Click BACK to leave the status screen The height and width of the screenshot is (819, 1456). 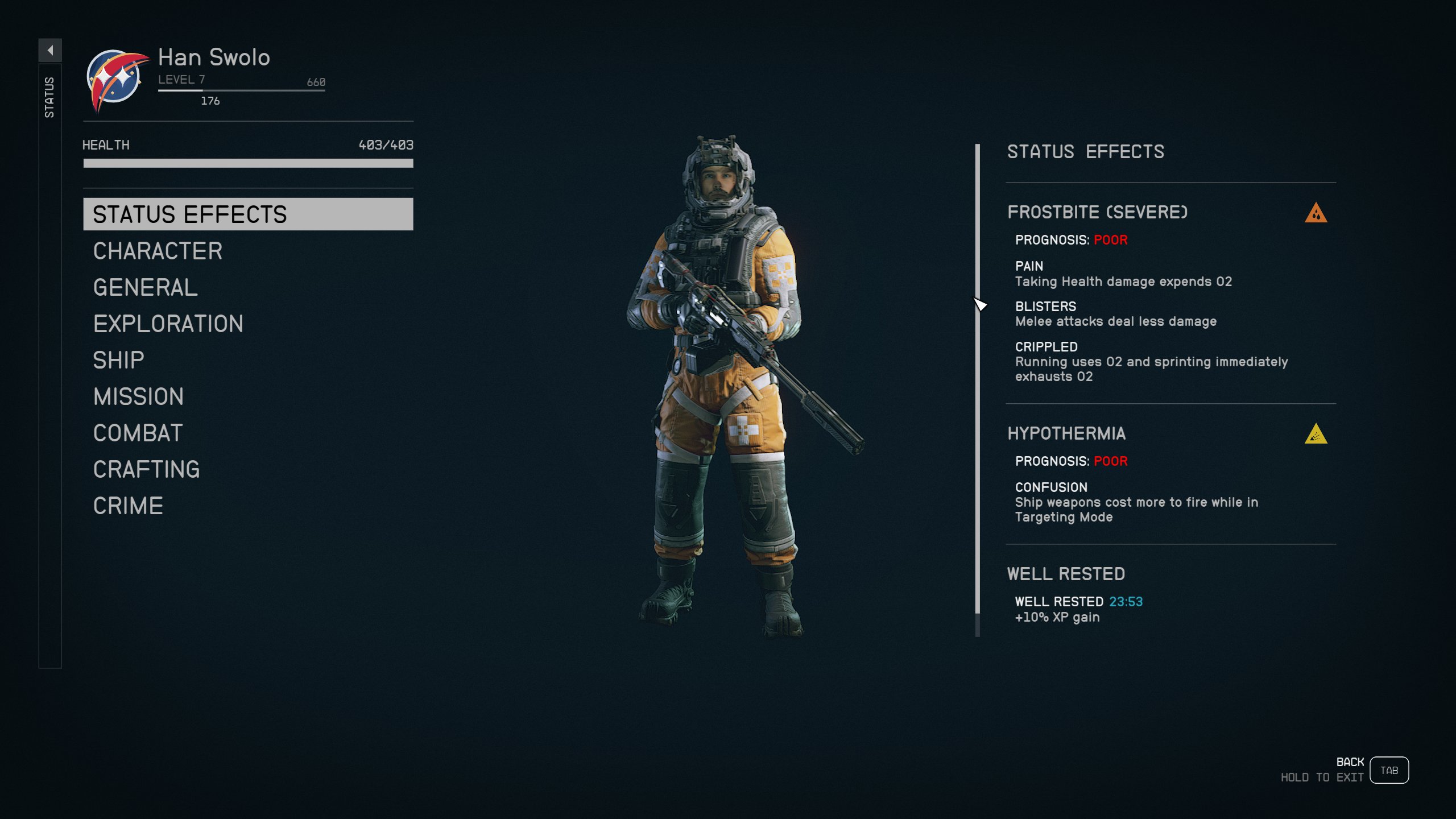coord(1350,761)
